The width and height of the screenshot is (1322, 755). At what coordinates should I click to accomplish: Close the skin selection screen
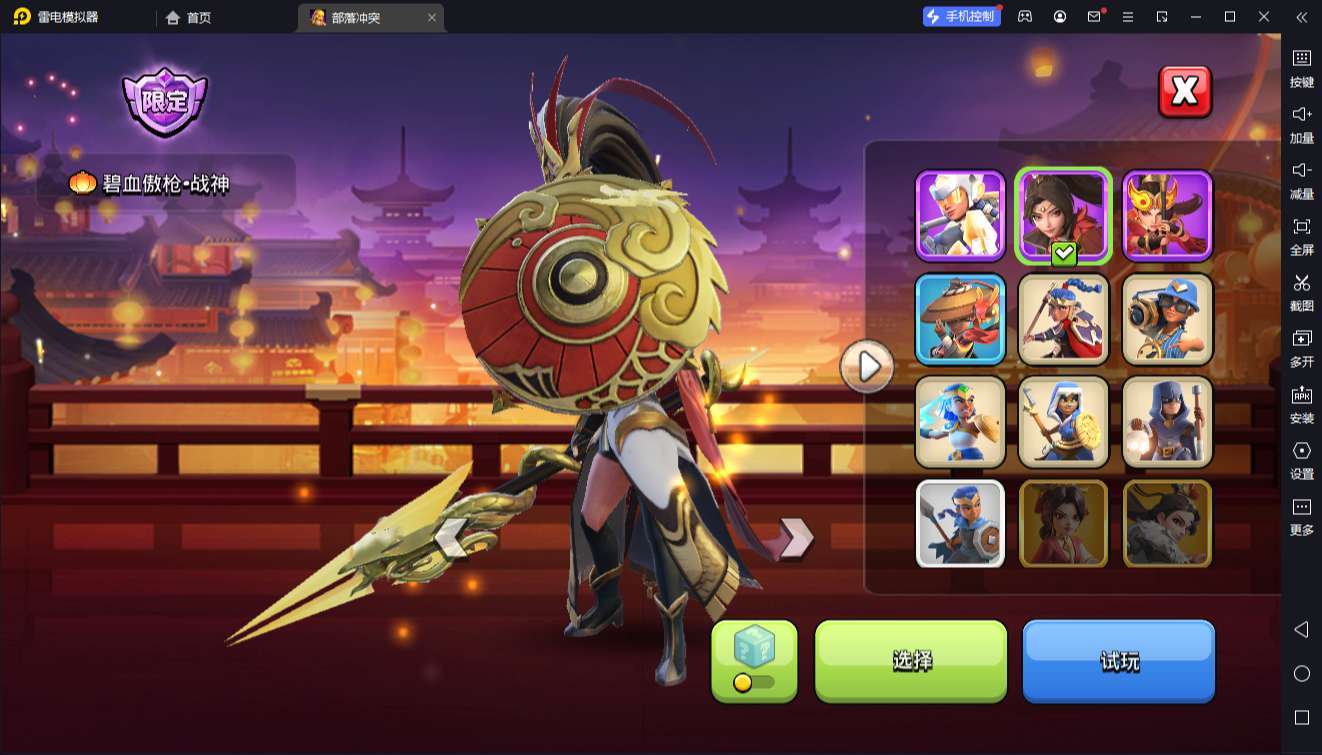[1185, 92]
